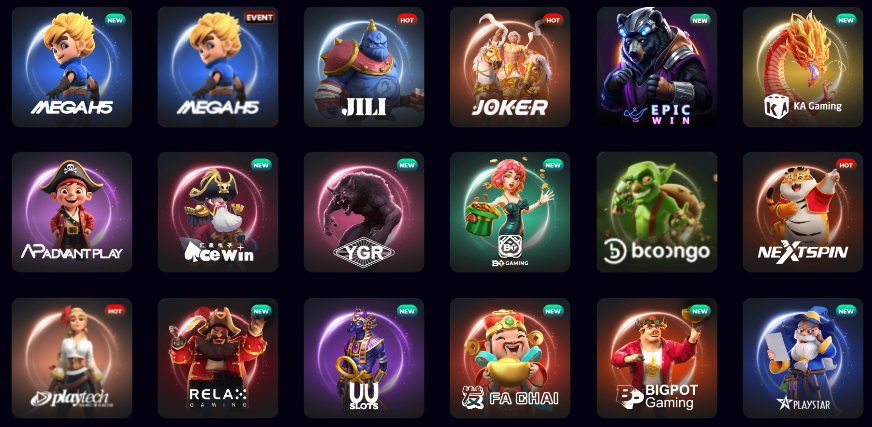Open the MEGAH5 tile with NEW badge
The height and width of the screenshot is (427, 872).
tap(72, 67)
